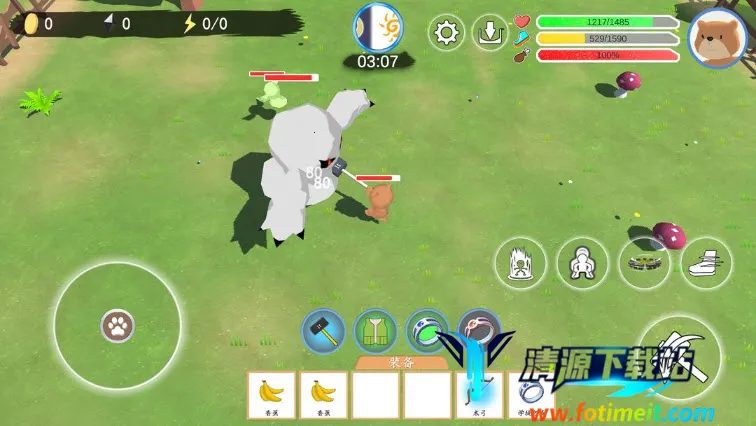
Task: Select the green vest armor slot
Action: [375, 331]
